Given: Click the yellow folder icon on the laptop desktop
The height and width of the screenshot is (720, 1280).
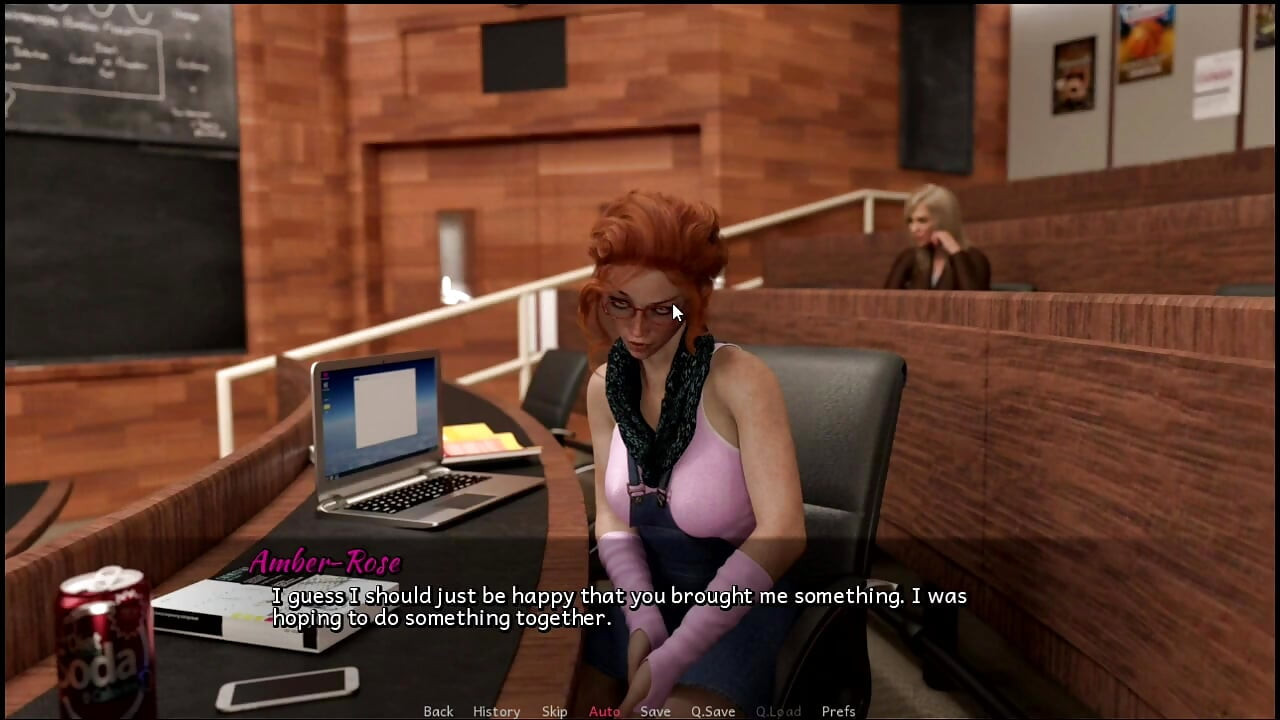Looking at the screenshot, I should pos(326,407).
